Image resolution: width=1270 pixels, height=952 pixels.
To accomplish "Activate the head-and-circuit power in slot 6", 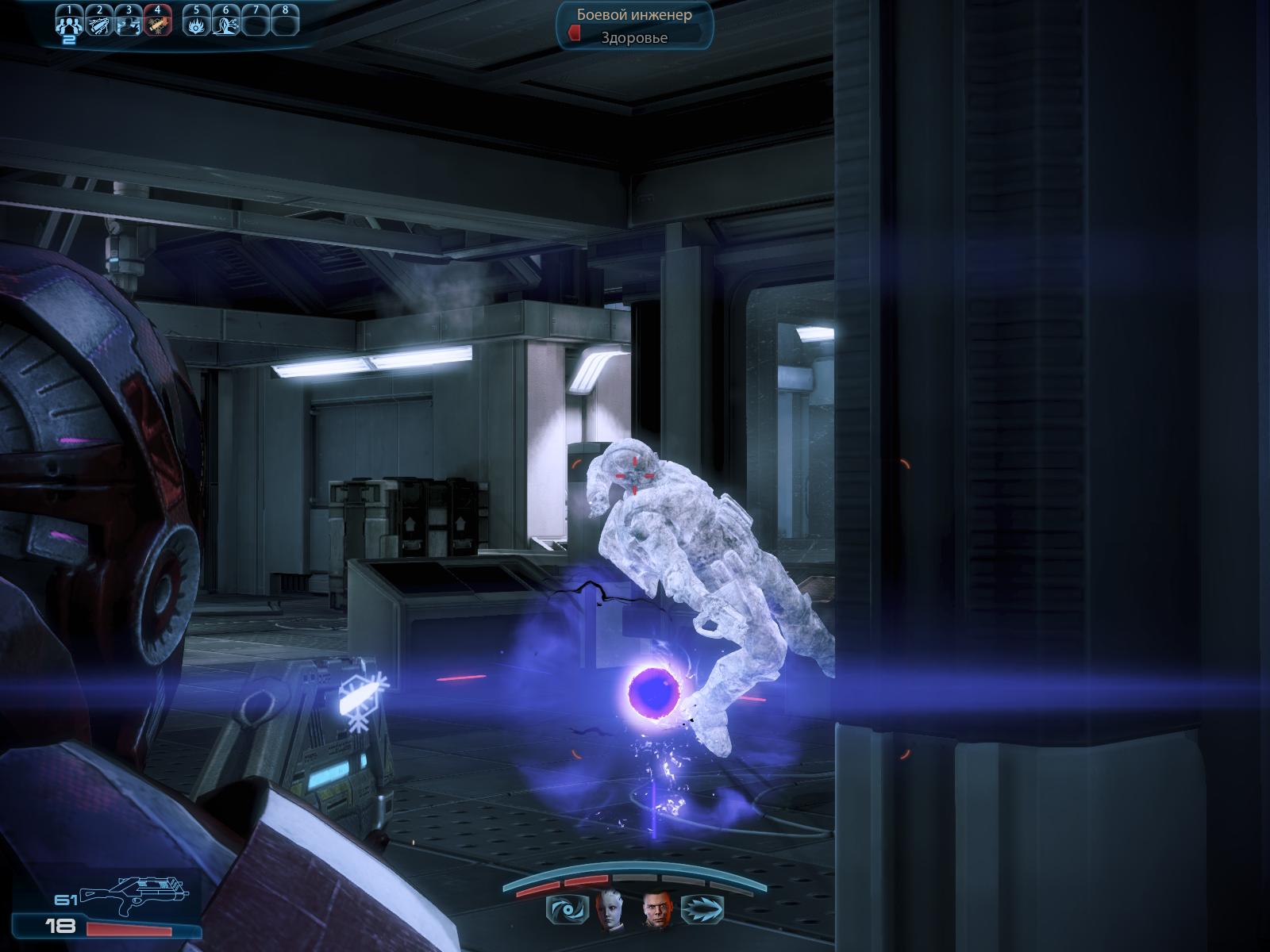I will 225,25.
